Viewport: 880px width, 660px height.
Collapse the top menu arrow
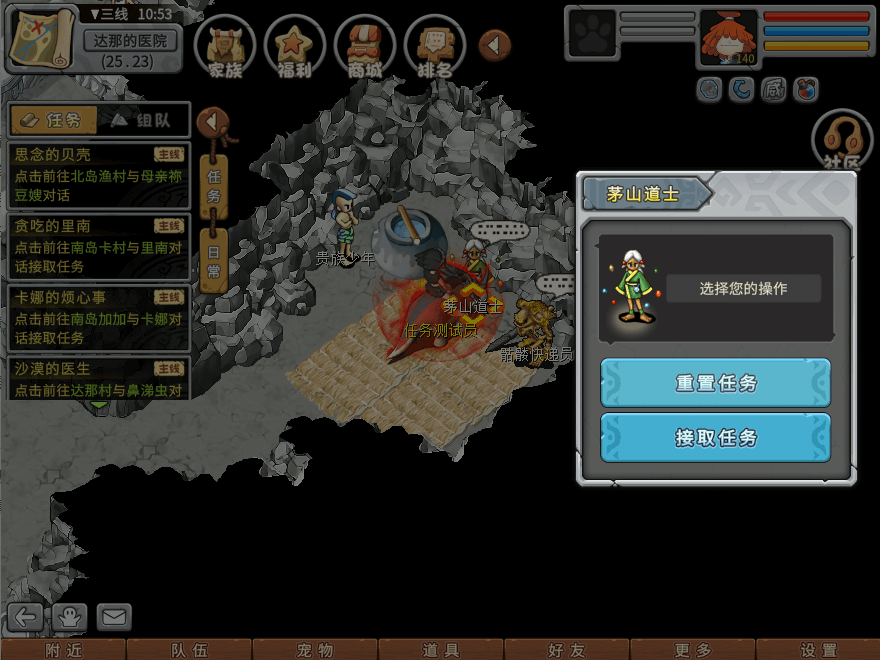click(x=494, y=44)
